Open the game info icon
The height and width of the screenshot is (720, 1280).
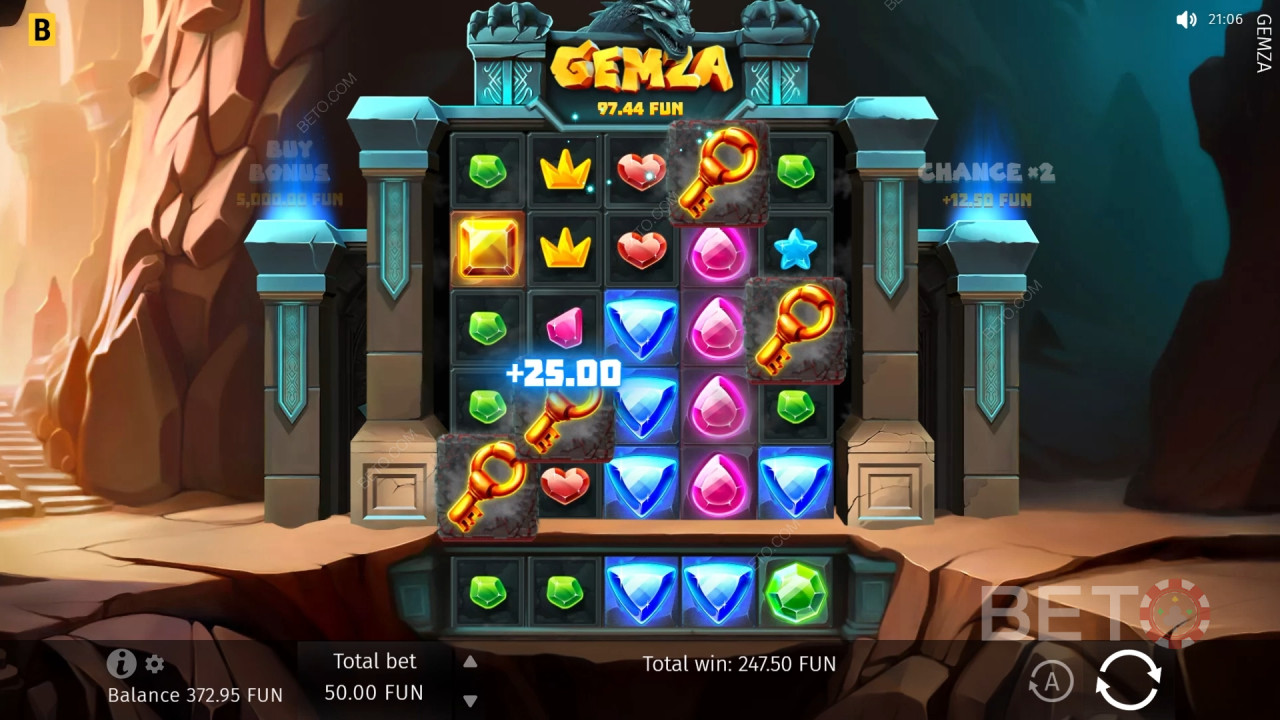pos(121,663)
